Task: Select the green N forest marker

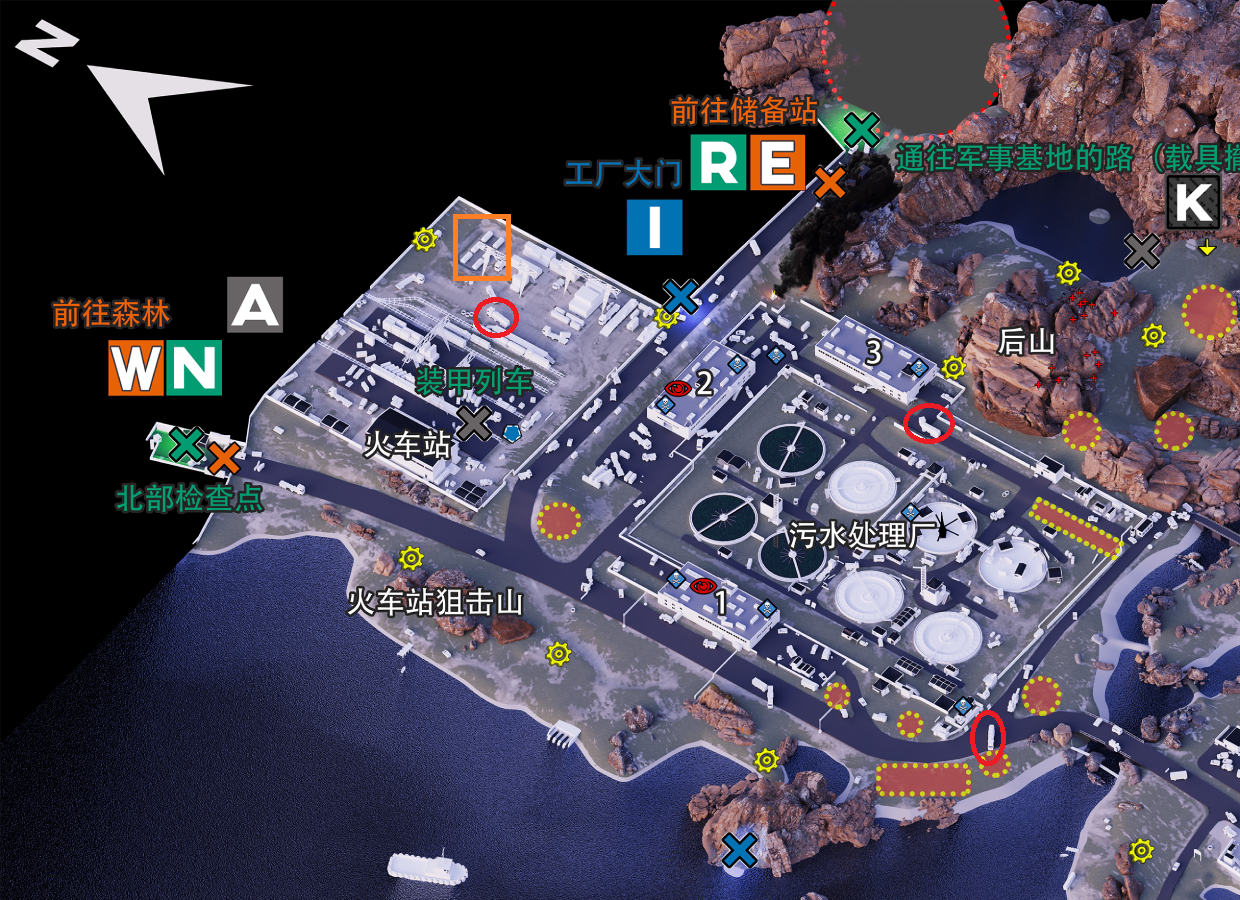Action: [x=194, y=368]
